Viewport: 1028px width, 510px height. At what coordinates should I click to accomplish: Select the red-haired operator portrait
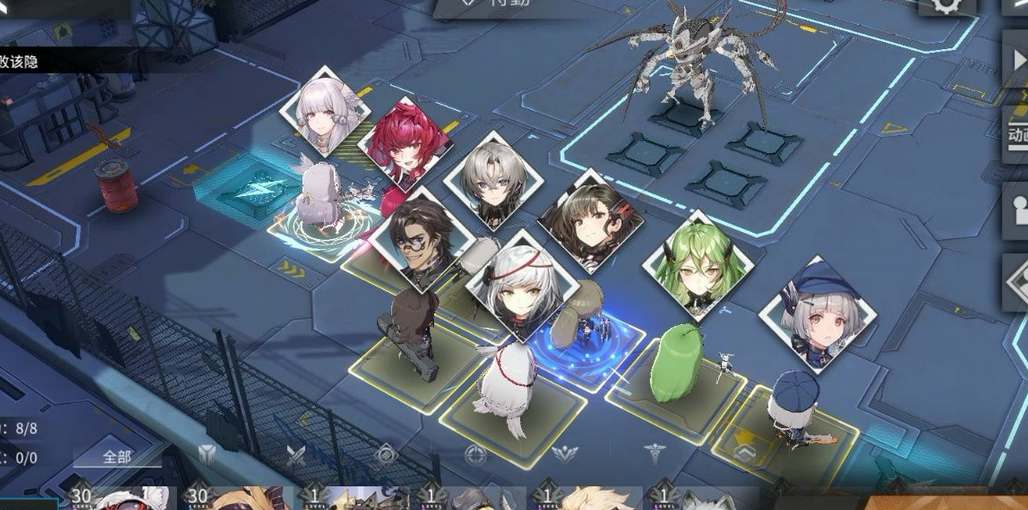pos(404,144)
